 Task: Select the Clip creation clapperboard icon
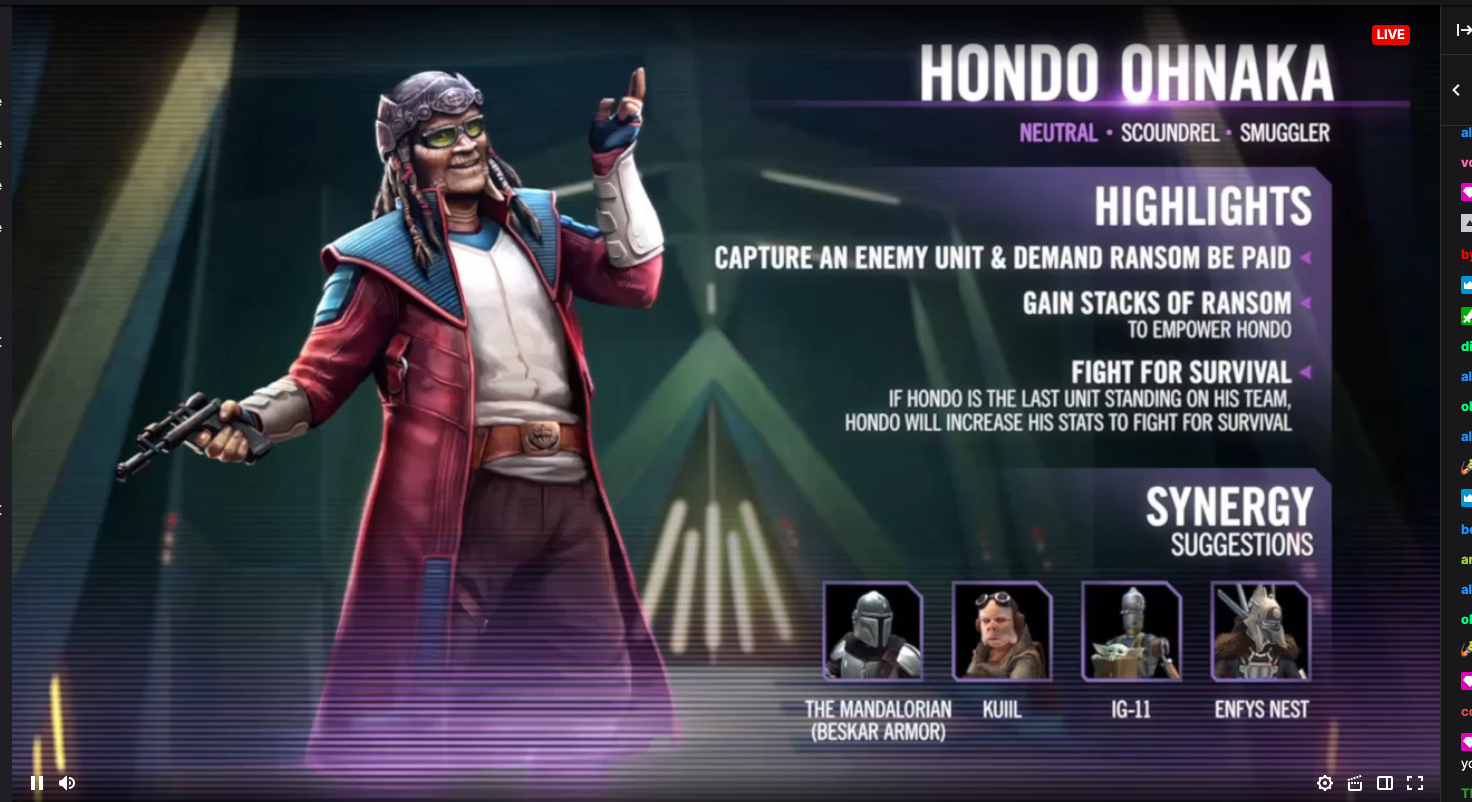pos(1354,783)
